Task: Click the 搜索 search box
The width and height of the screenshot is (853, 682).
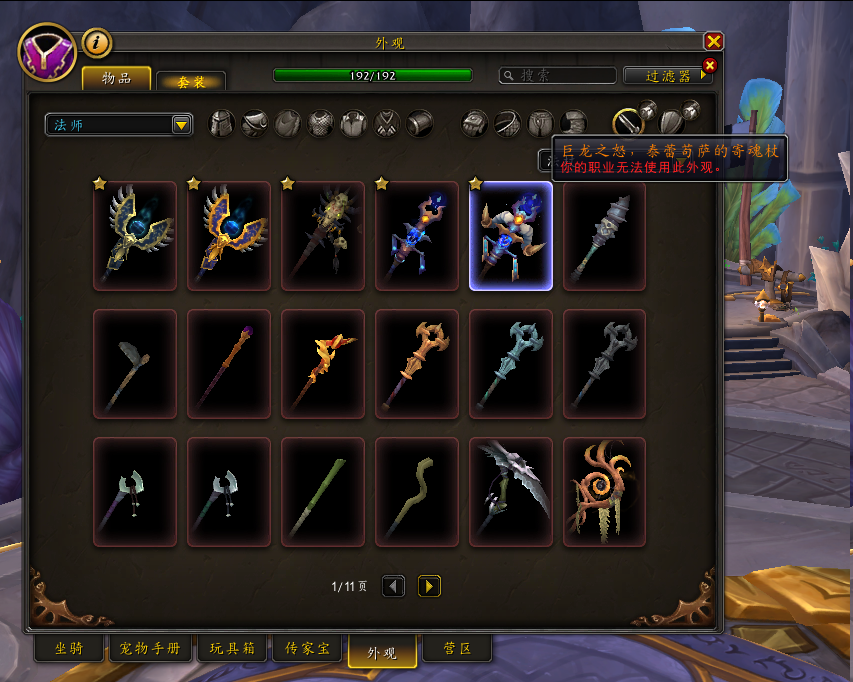Action: pyautogui.click(x=558, y=75)
